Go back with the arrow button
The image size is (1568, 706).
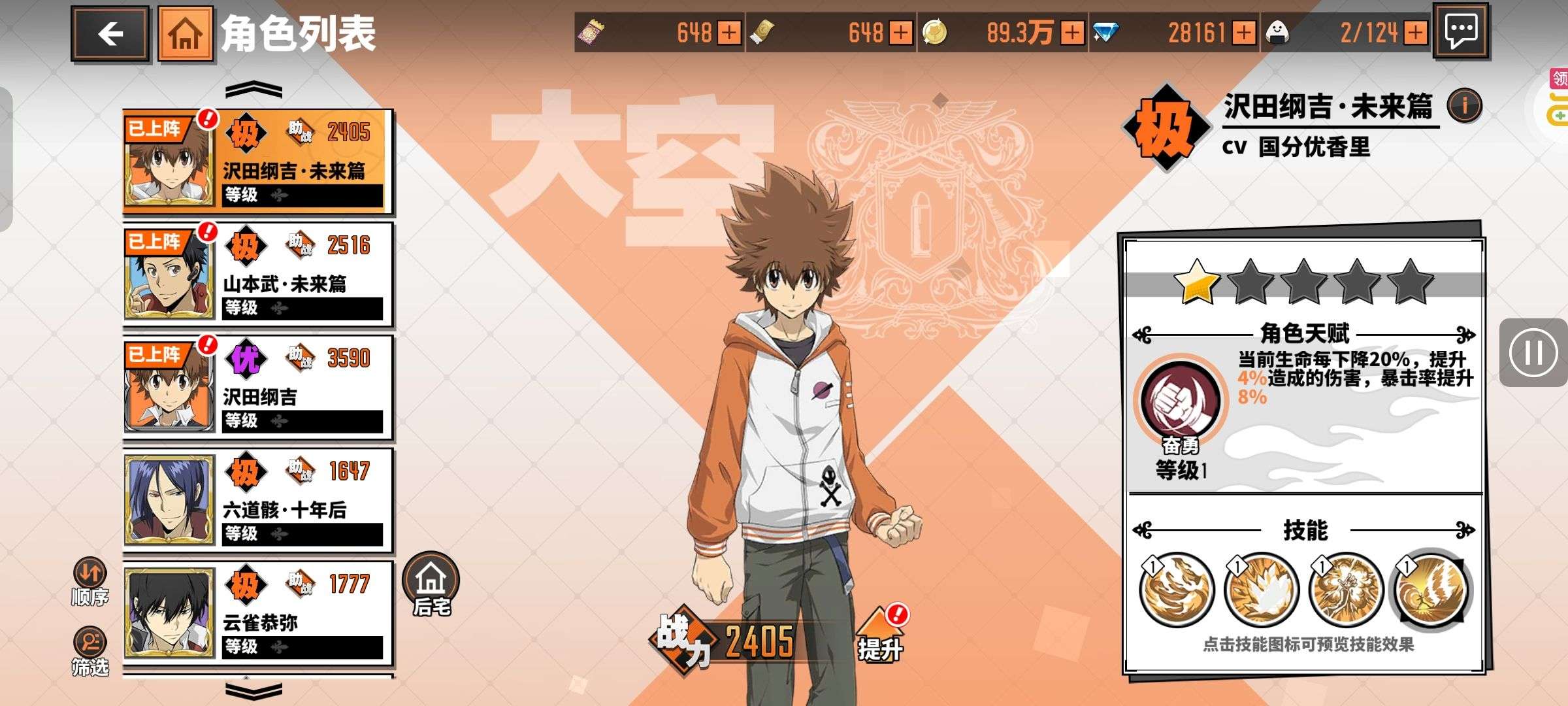tap(110, 34)
